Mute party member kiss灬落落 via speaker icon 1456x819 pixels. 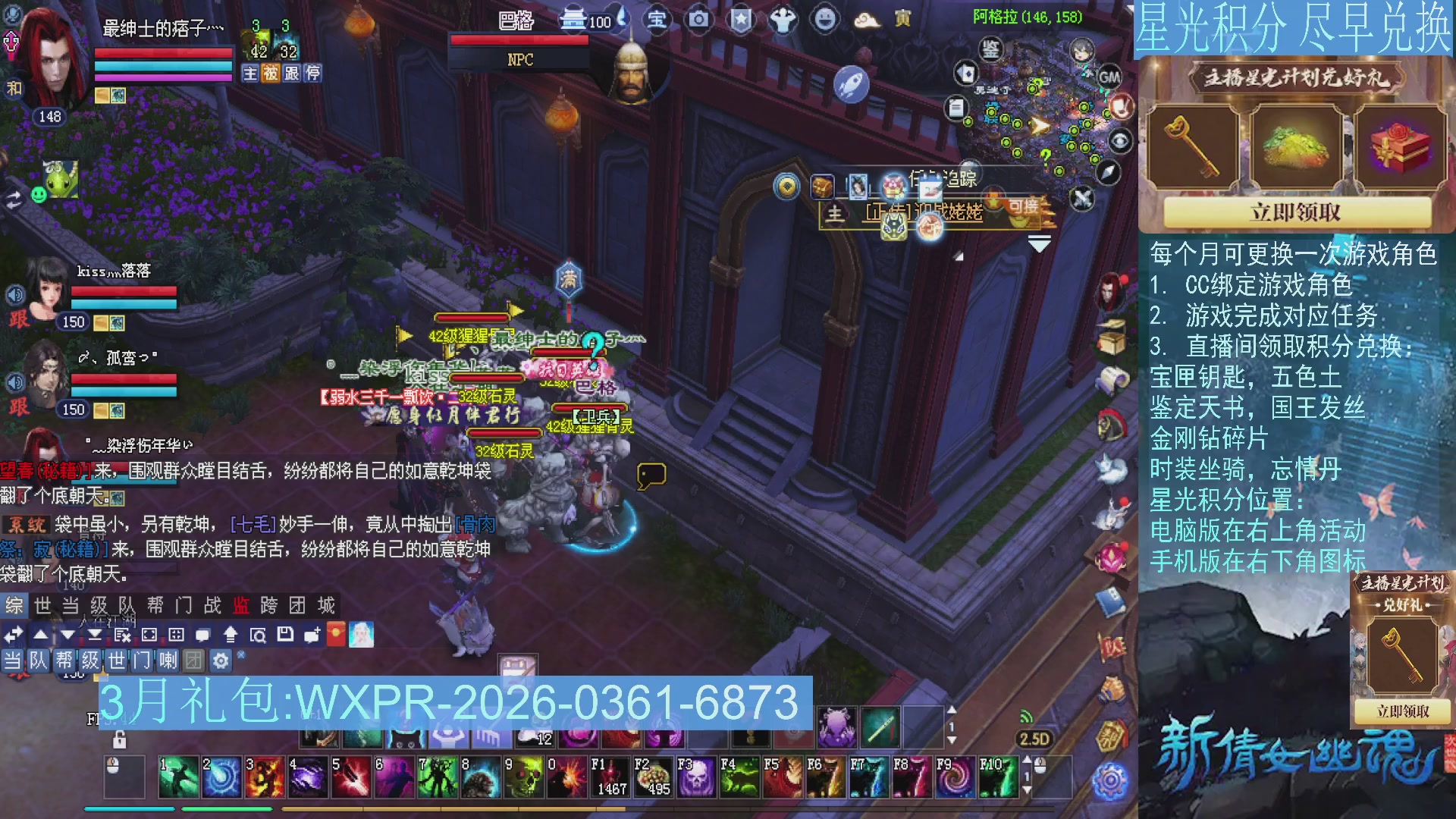[17, 294]
